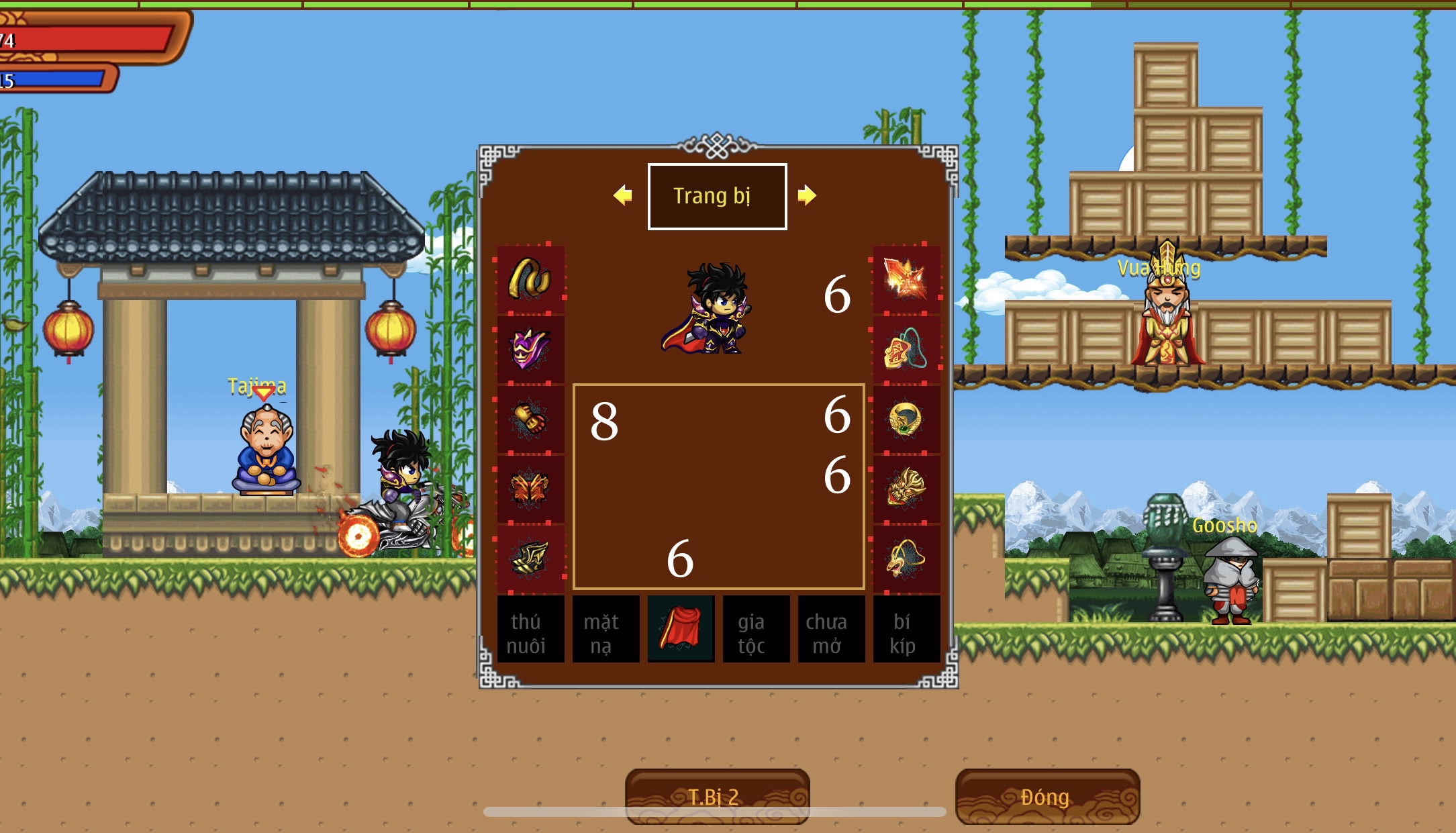The width and height of the screenshot is (1456, 833).
Task: Choose the purple helmet mask slot
Action: pyautogui.click(x=530, y=349)
